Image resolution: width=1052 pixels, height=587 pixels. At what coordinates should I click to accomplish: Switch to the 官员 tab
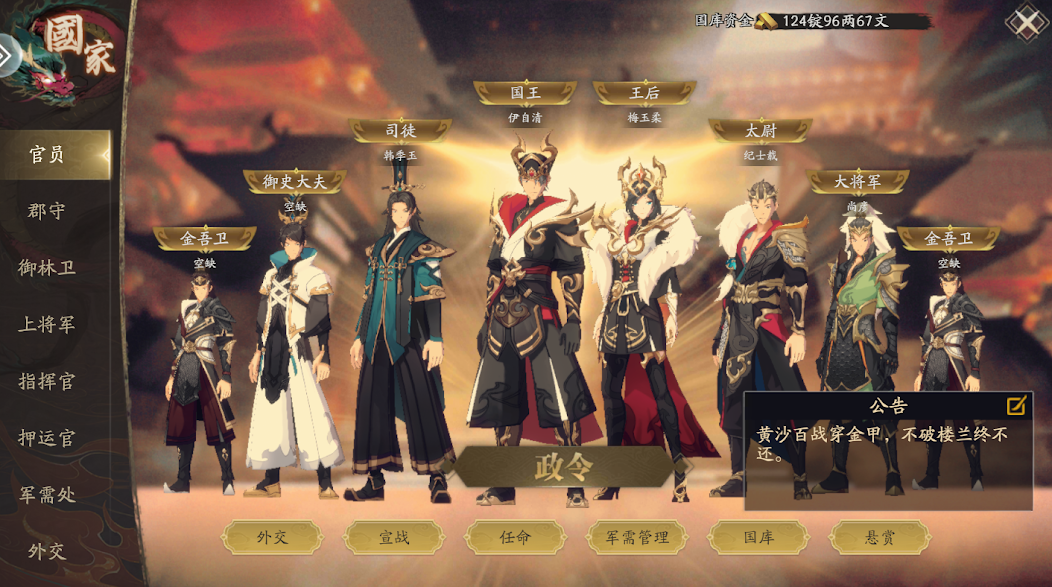(x=48, y=155)
